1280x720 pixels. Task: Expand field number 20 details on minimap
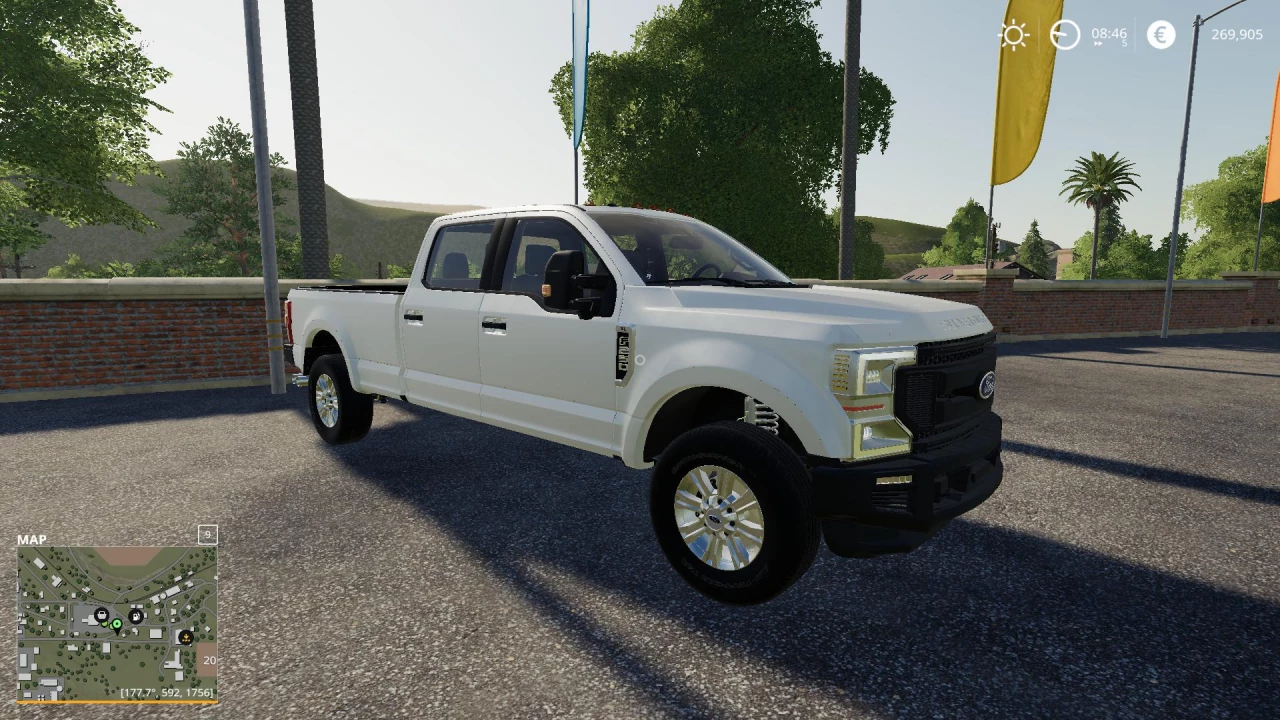coord(209,660)
